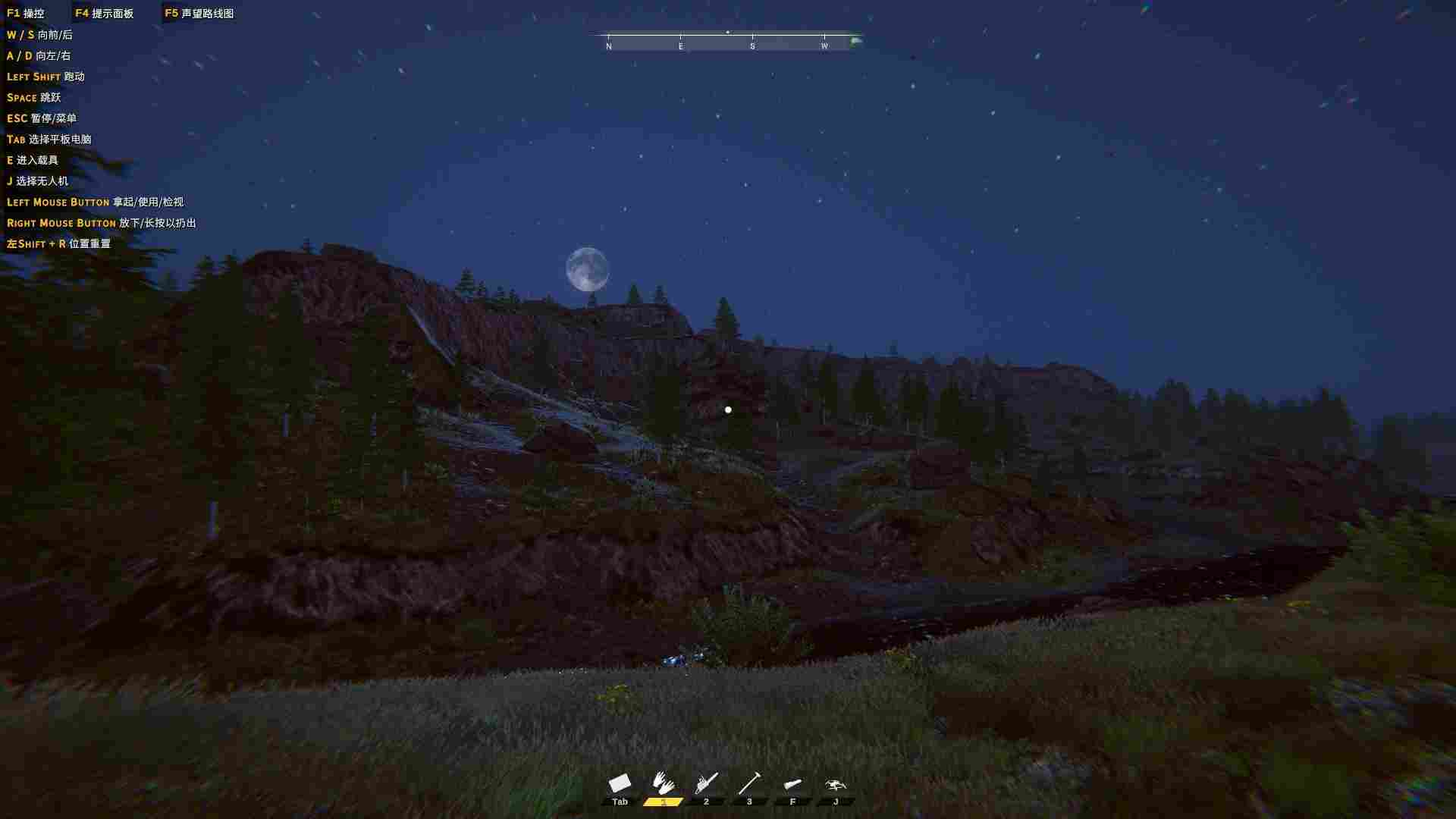Select the tablet icon in the hotbar

coord(620,783)
